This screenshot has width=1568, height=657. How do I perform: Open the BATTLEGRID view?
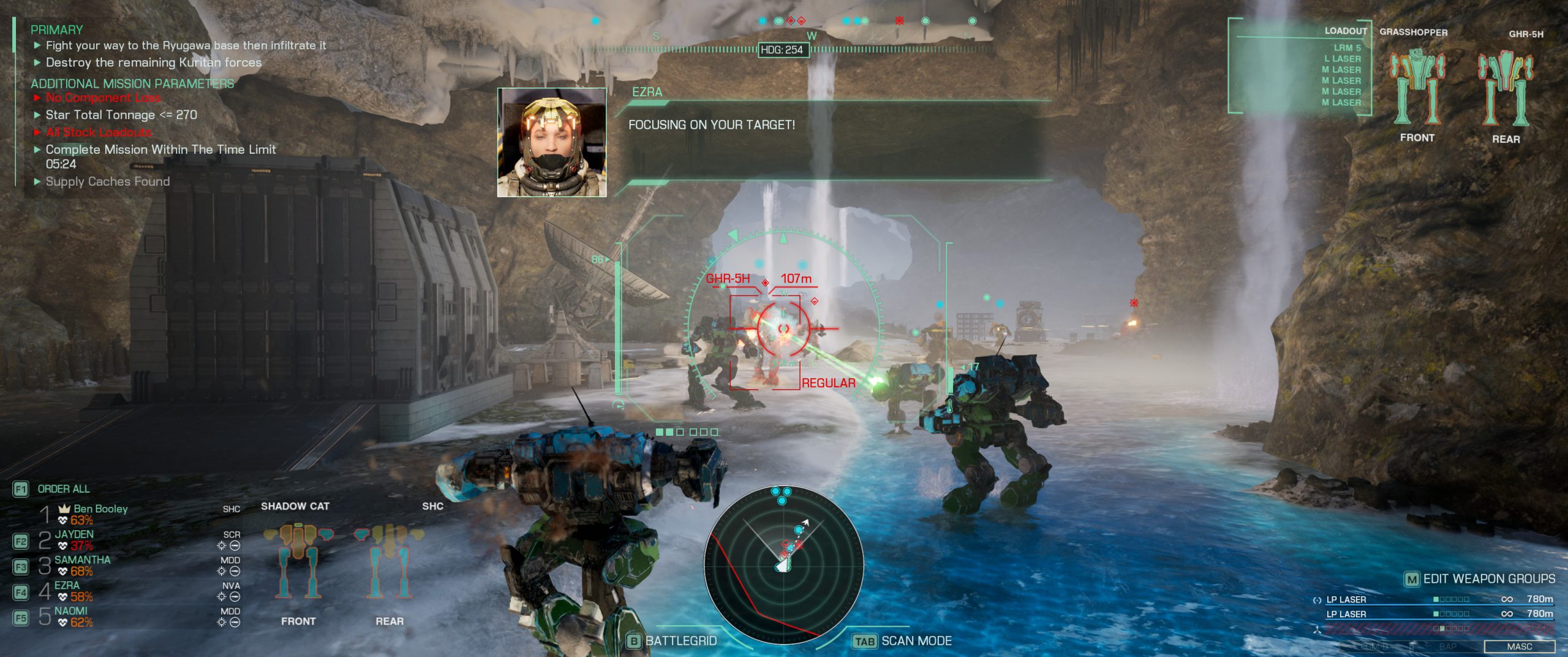point(680,641)
